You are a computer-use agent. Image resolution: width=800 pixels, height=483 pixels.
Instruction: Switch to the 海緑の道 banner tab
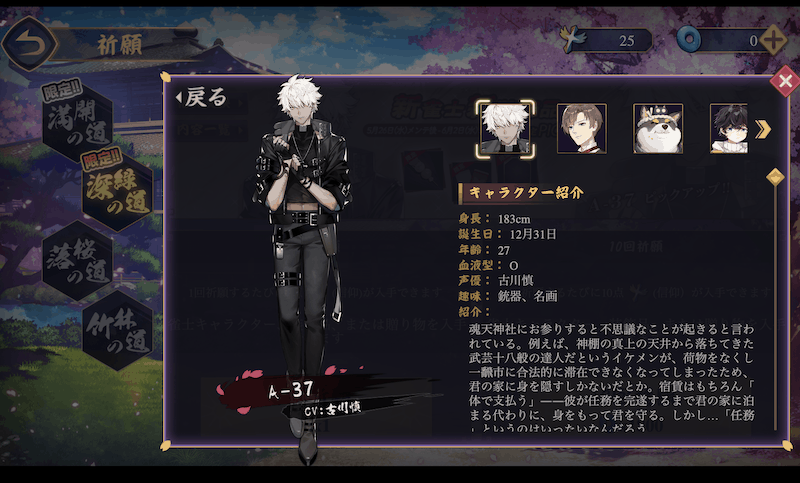click(113, 190)
